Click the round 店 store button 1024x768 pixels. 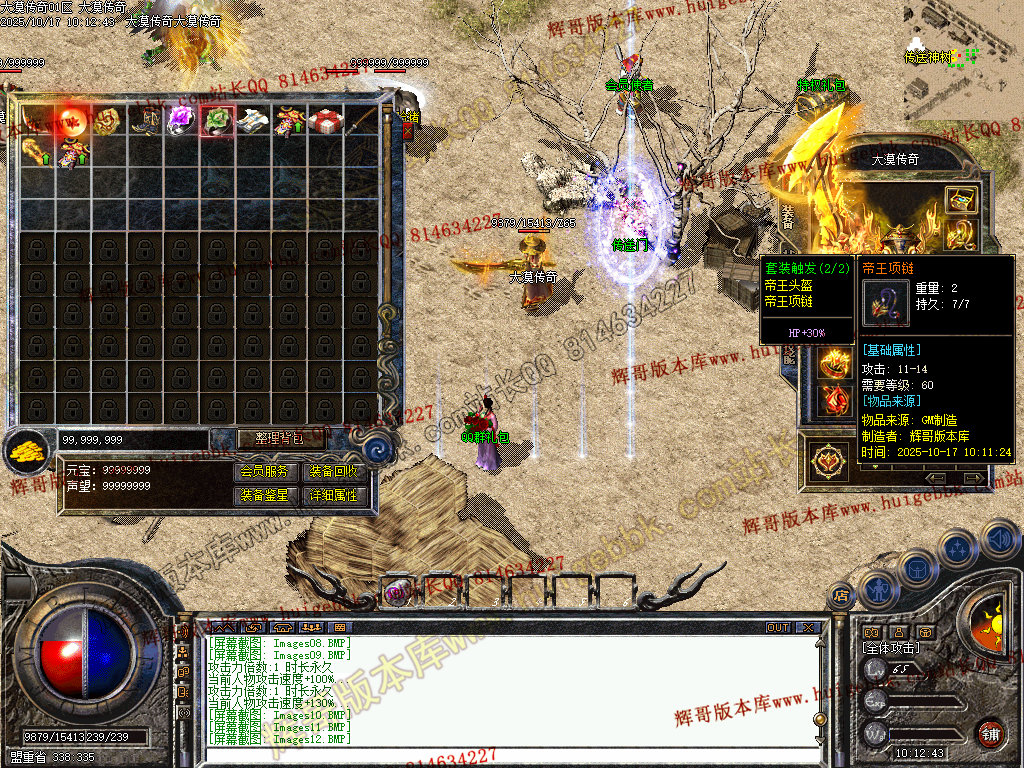tap(840, 596)
